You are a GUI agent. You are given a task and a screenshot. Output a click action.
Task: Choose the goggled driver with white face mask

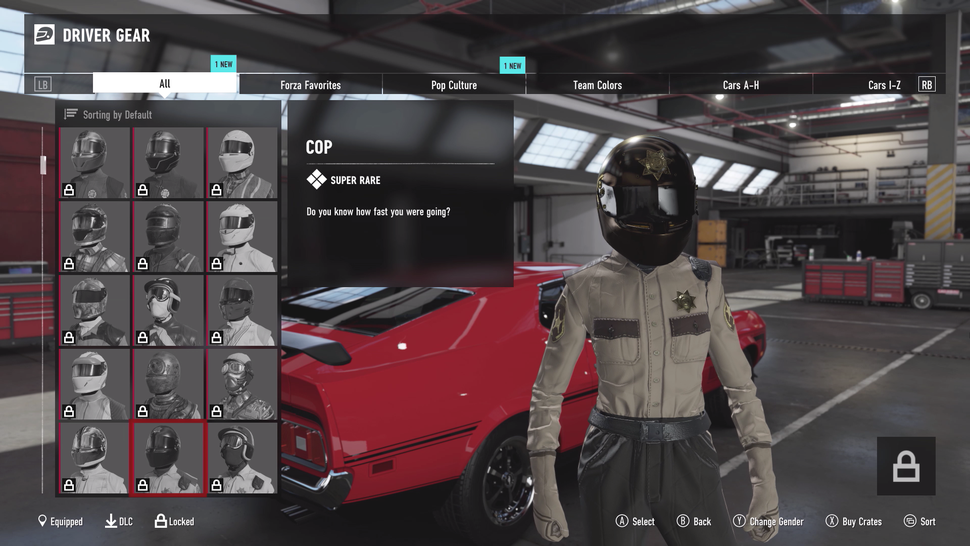(x=168, y=310)
